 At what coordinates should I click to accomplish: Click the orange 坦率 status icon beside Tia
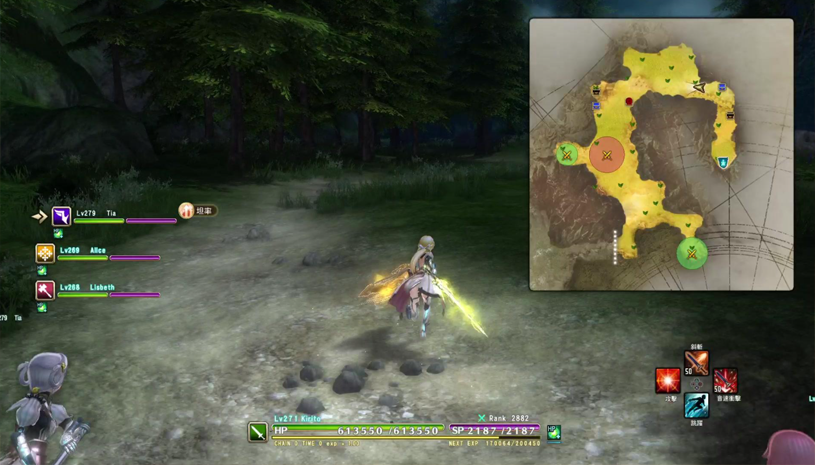pos(186,211)
